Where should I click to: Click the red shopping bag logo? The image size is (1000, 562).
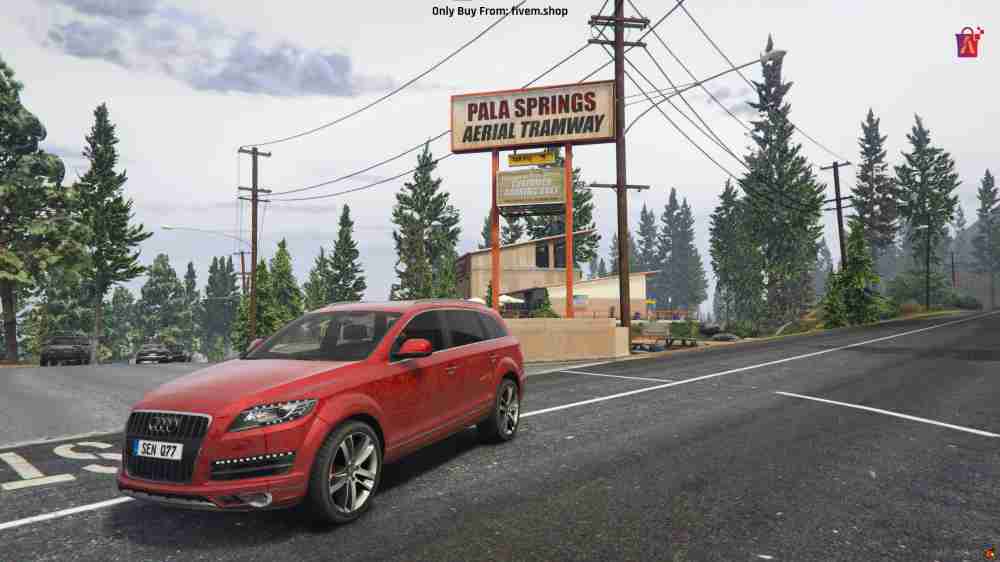coord(969,42)
